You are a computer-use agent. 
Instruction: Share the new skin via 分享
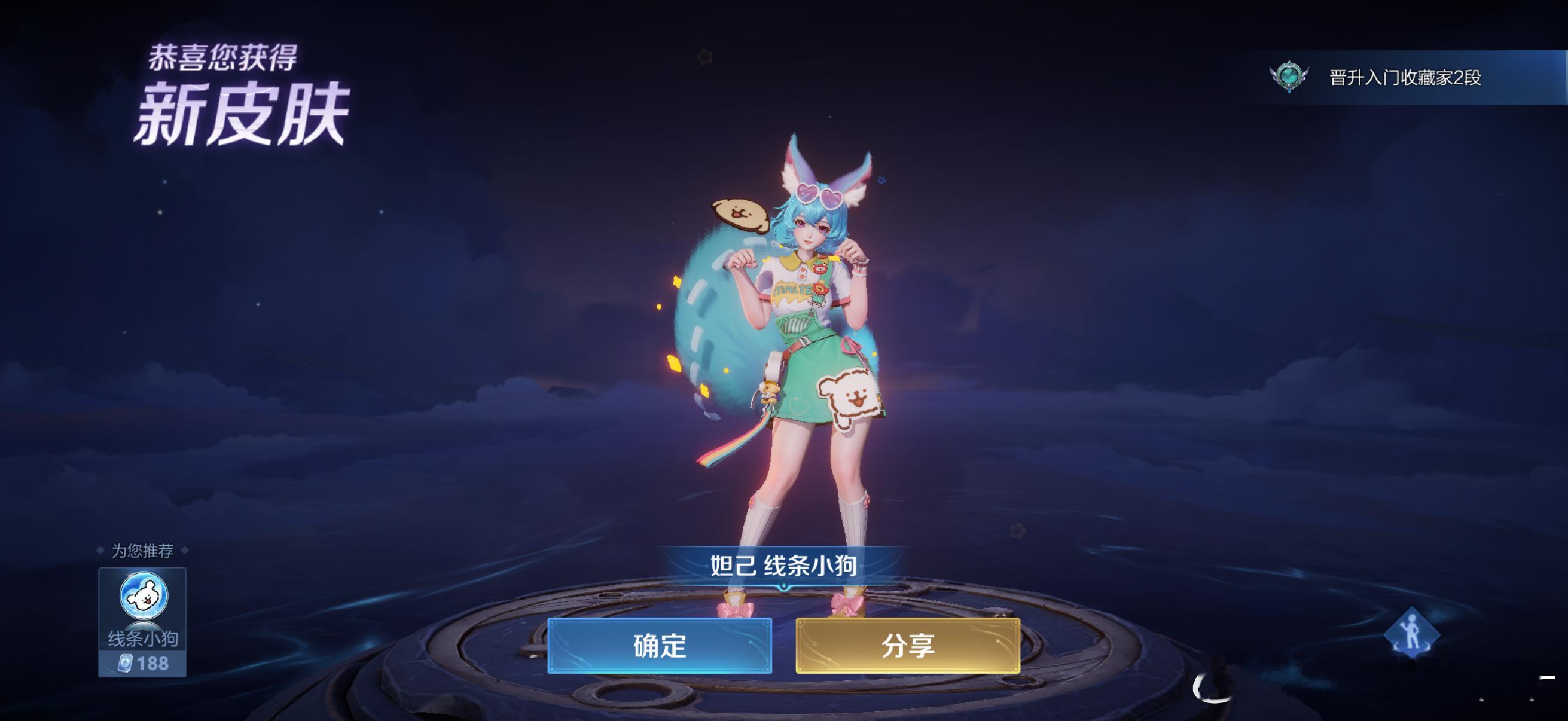coord(908,647)
